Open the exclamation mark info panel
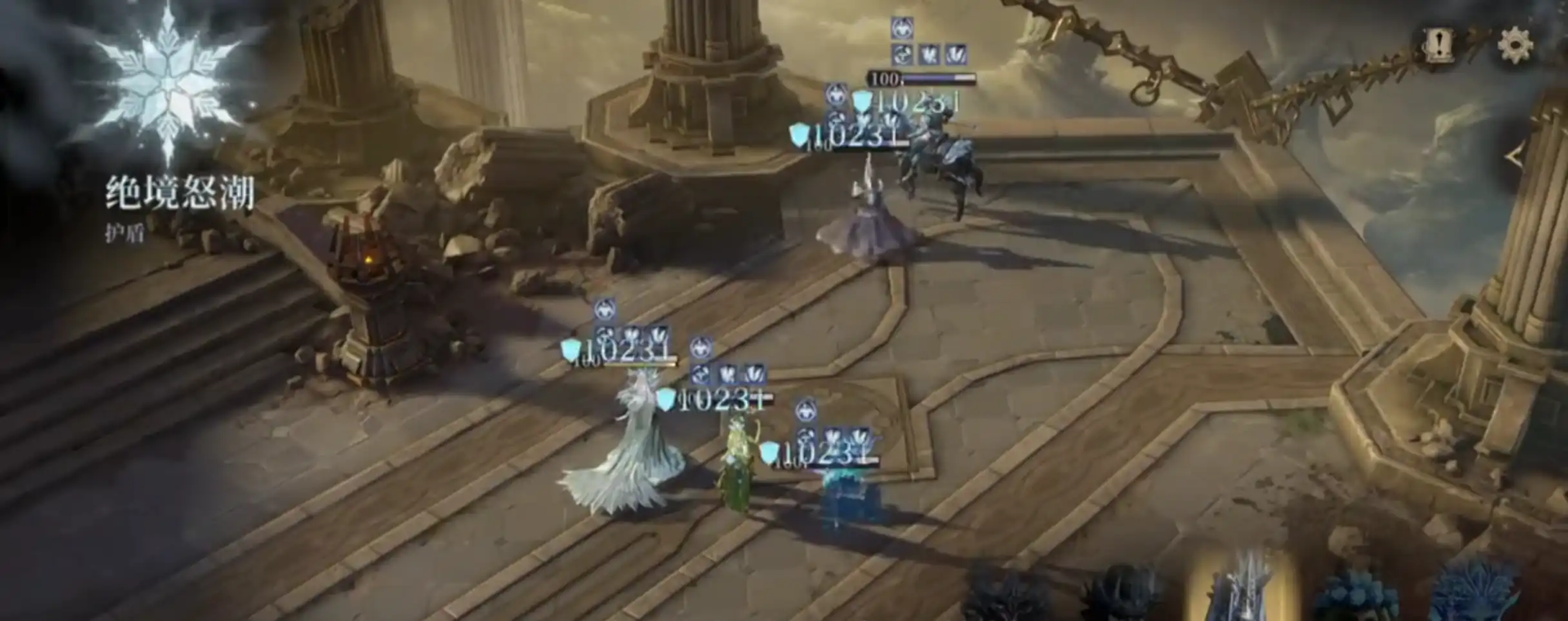 pyautogui.click(x=1437, y=45)
